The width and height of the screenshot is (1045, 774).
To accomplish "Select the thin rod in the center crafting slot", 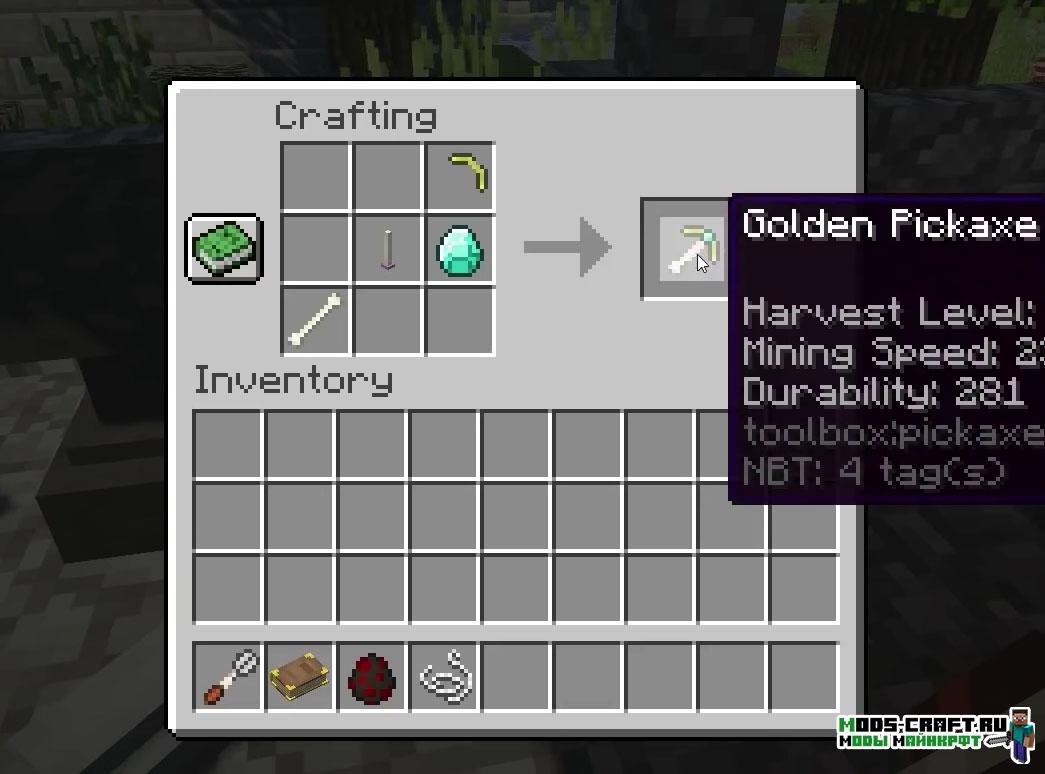I will [x=388, y=249].
